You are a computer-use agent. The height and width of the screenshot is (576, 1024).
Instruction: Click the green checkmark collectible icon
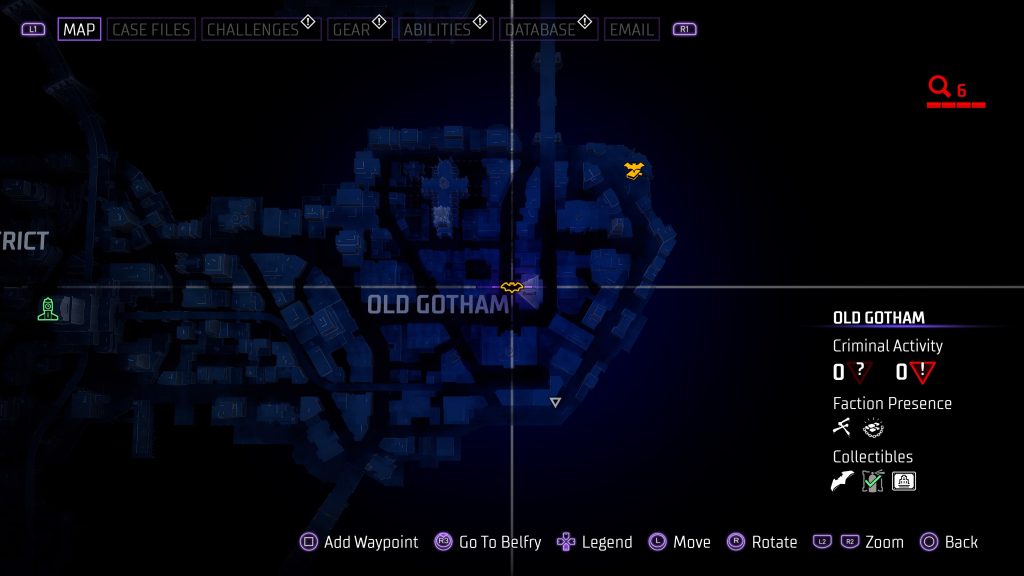click(873, 481)
